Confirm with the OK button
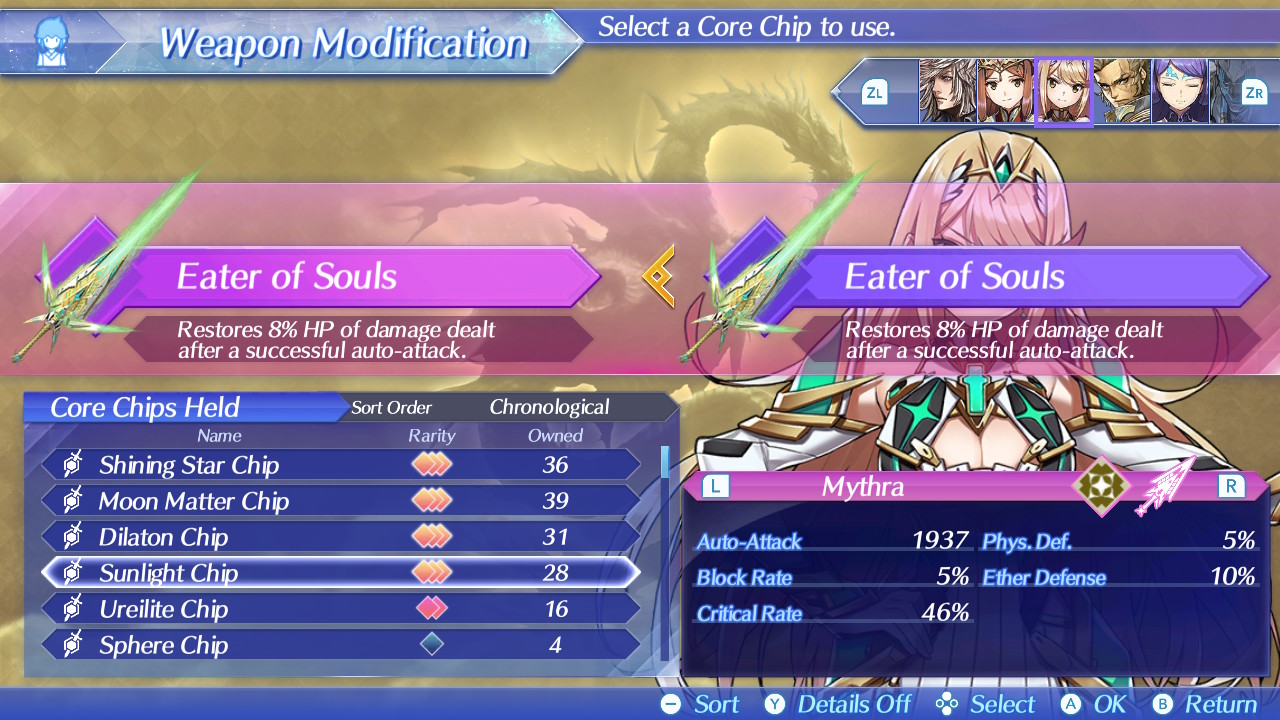 (1093, 704)
